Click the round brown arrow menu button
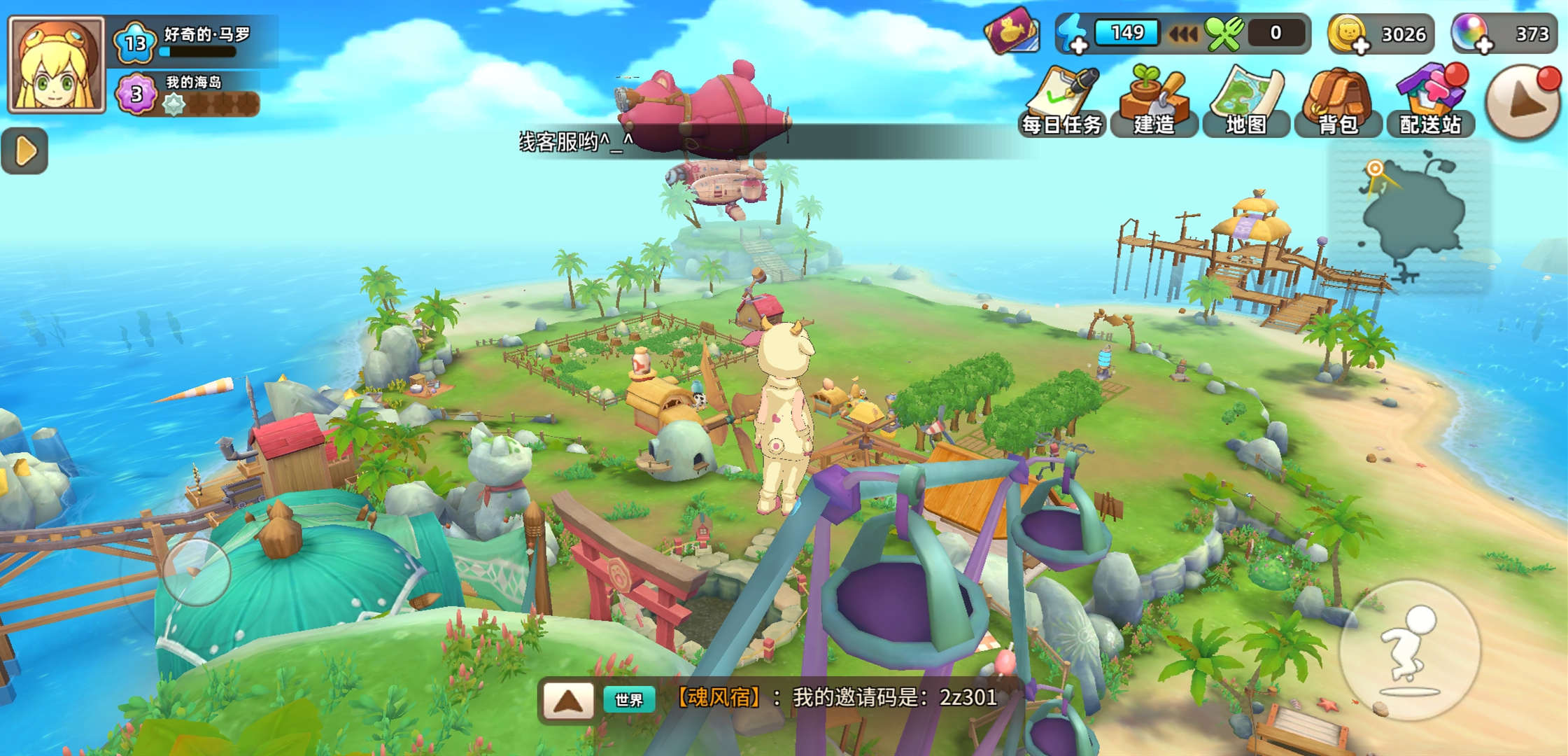 1524,103
